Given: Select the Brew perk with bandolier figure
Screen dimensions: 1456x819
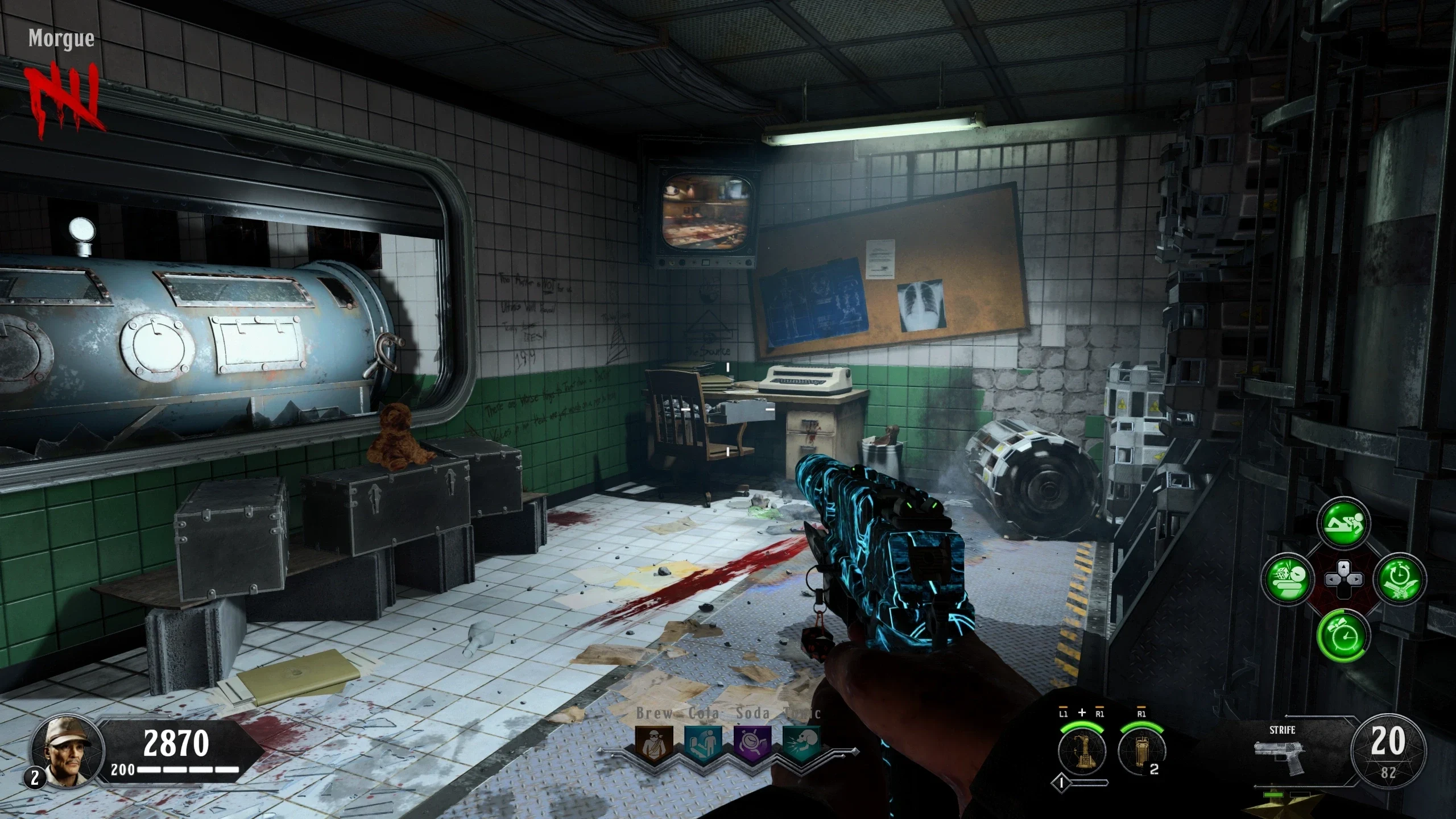Looking at the screenshot, I should pos(654,745).
